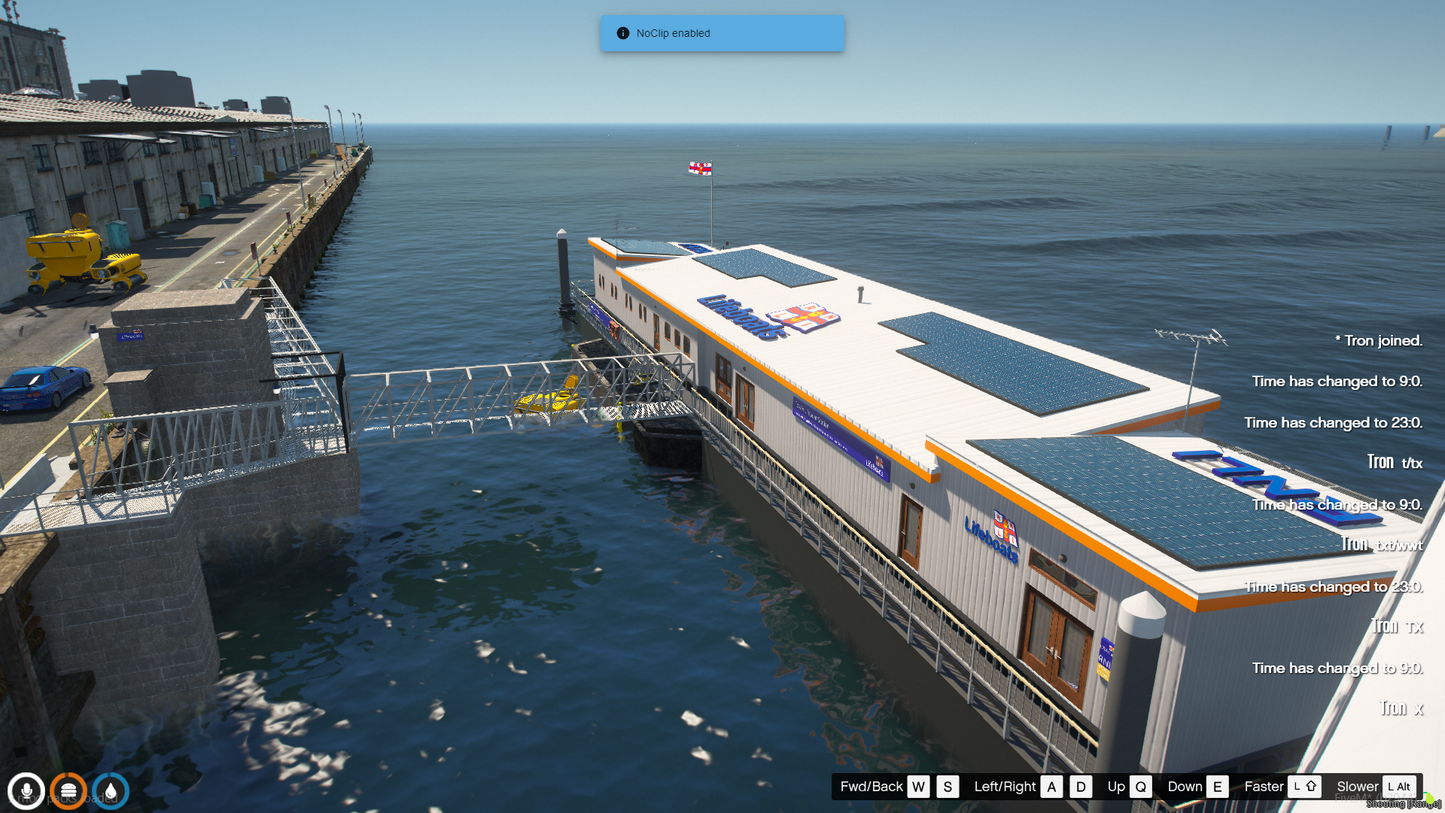1445x813 pixels.
Task: Click the 'Tron joined.' chat message
Action: [x=1381, y=341]
